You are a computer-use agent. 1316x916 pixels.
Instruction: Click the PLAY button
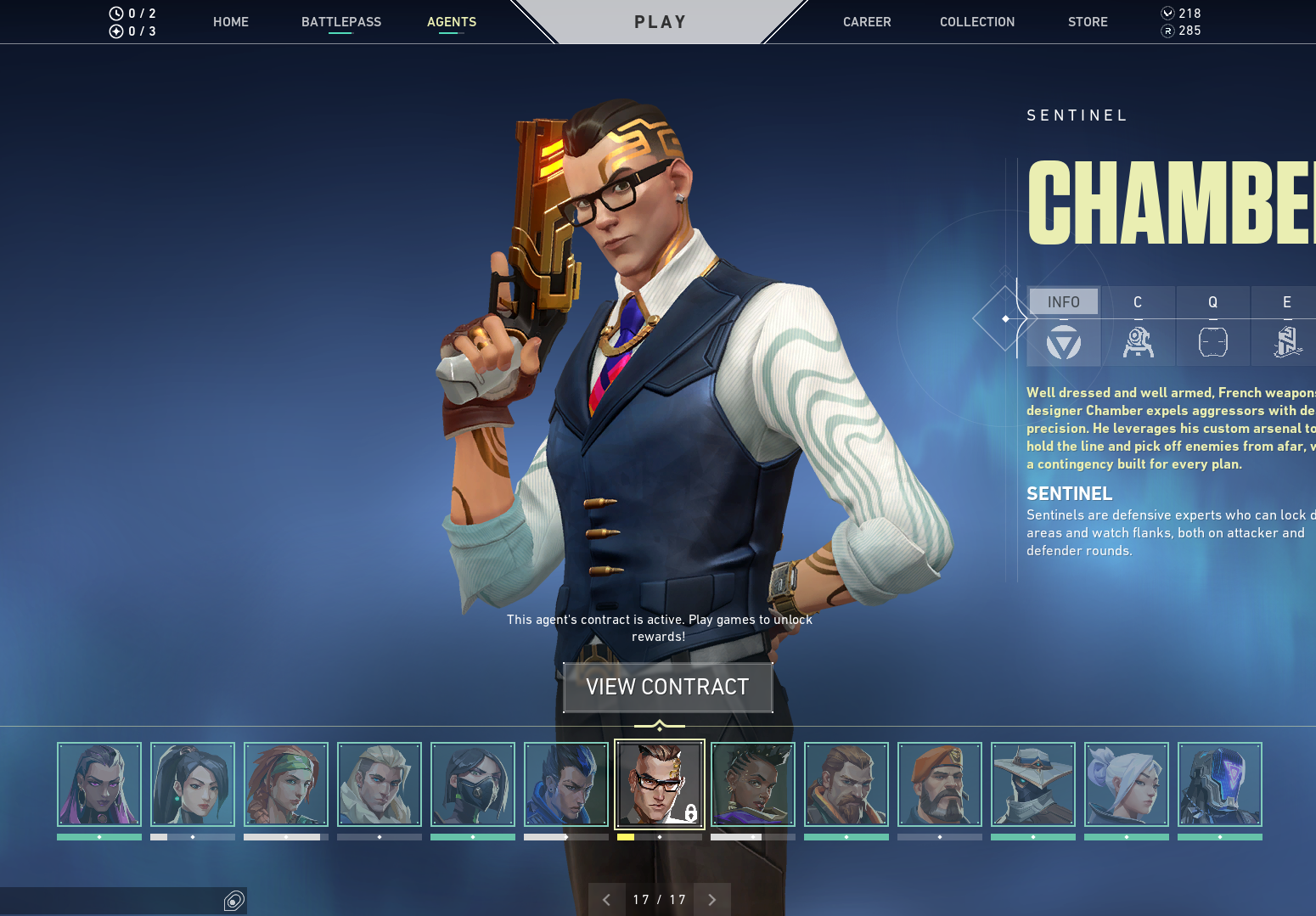pyautogui.click(x=660, y=22)
